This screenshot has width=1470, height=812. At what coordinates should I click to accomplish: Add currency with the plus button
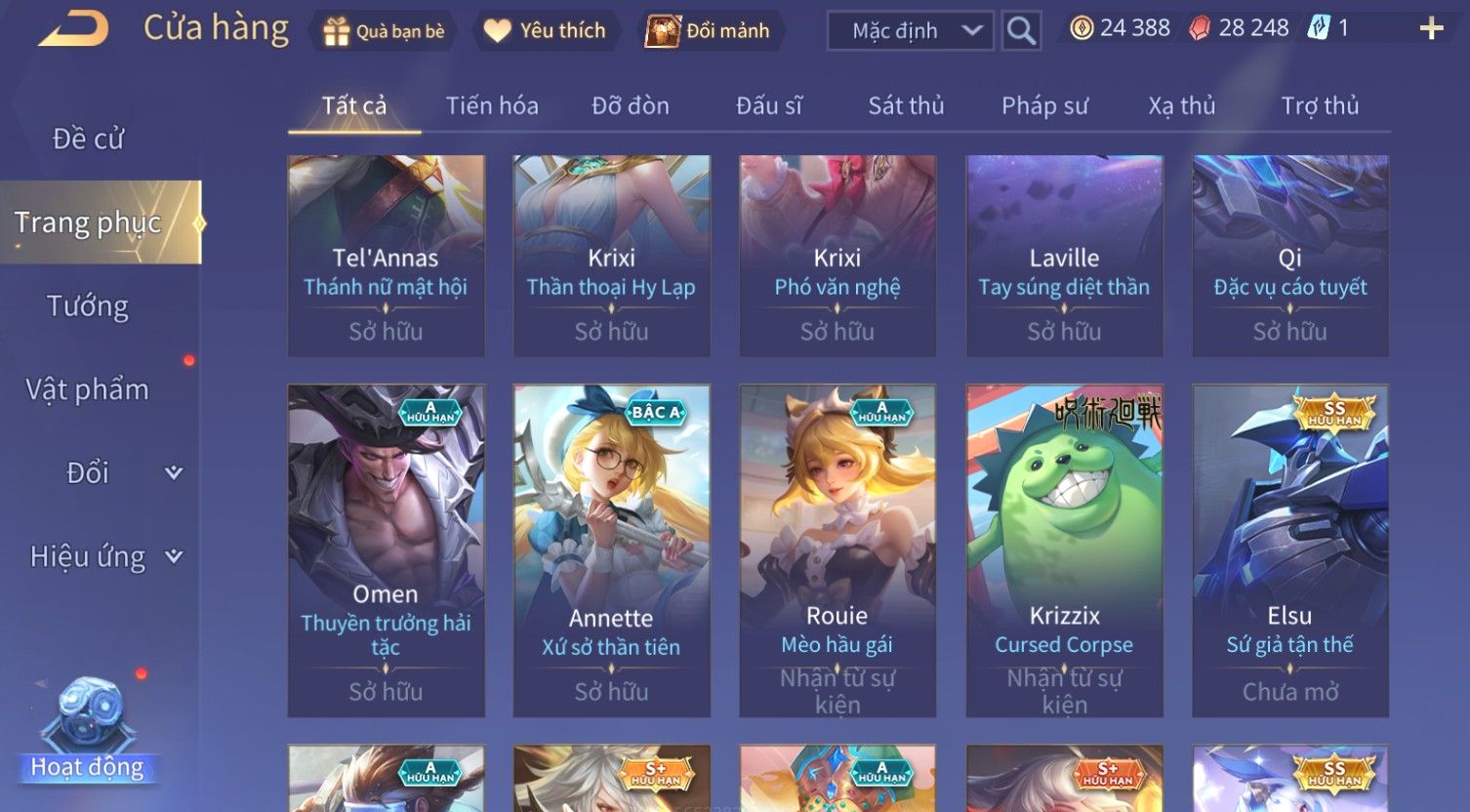click(x=1431, y=28)
